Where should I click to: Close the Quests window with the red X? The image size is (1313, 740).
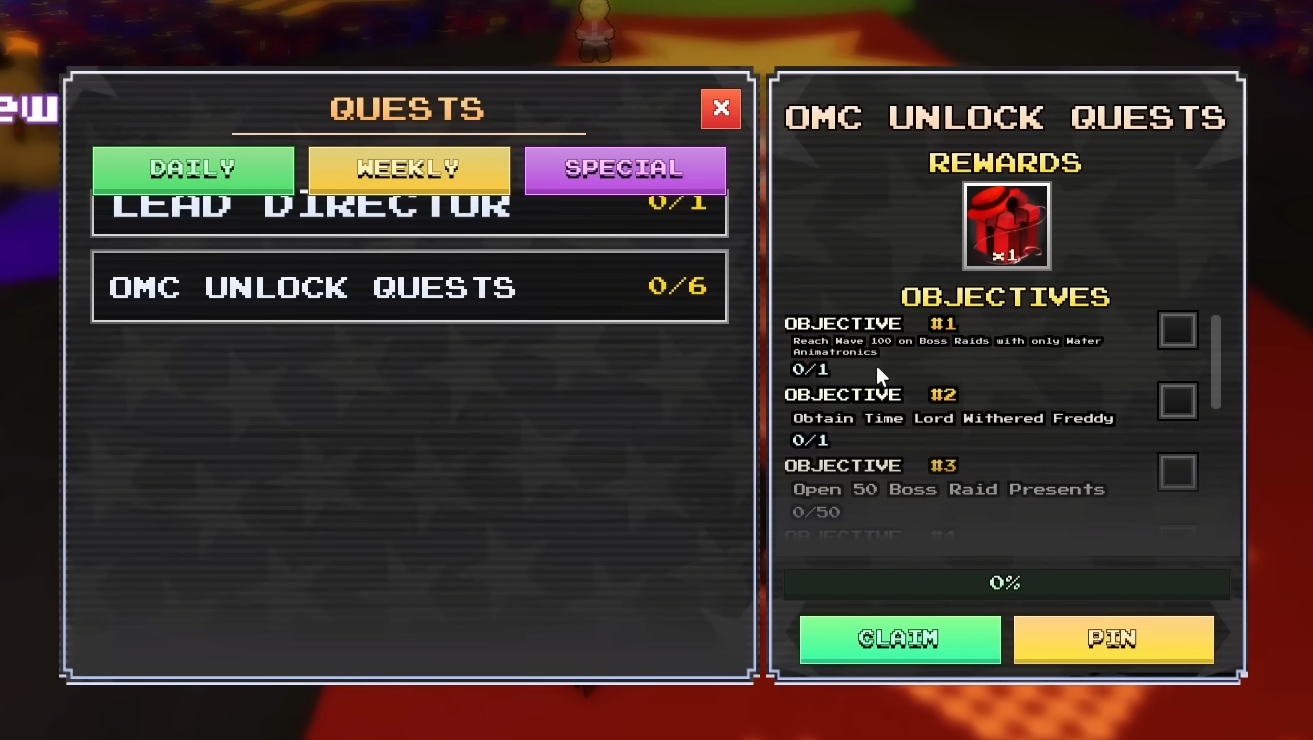721,108
